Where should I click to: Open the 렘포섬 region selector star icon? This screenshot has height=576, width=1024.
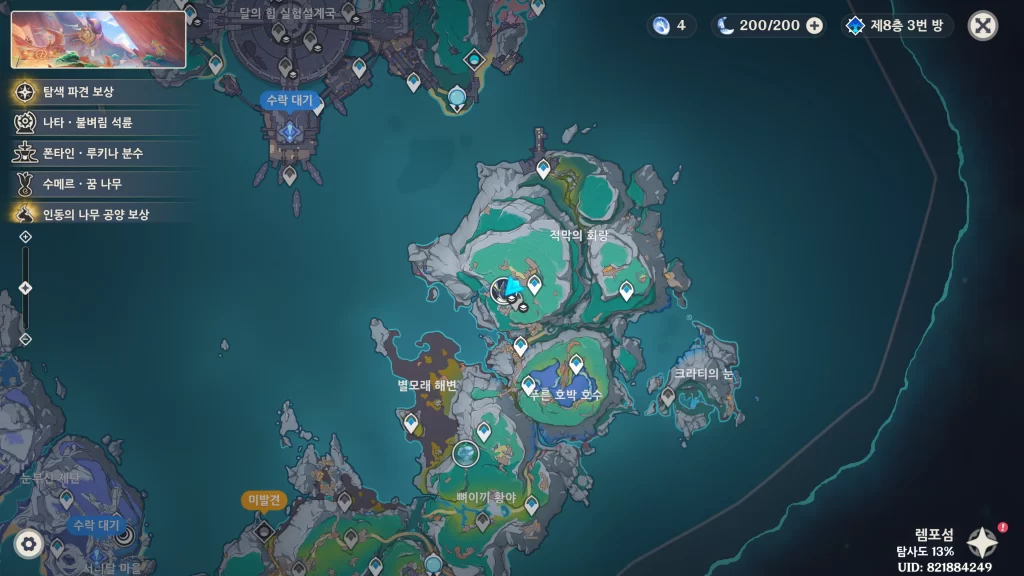pyautogui.click(x=981, y=542)
